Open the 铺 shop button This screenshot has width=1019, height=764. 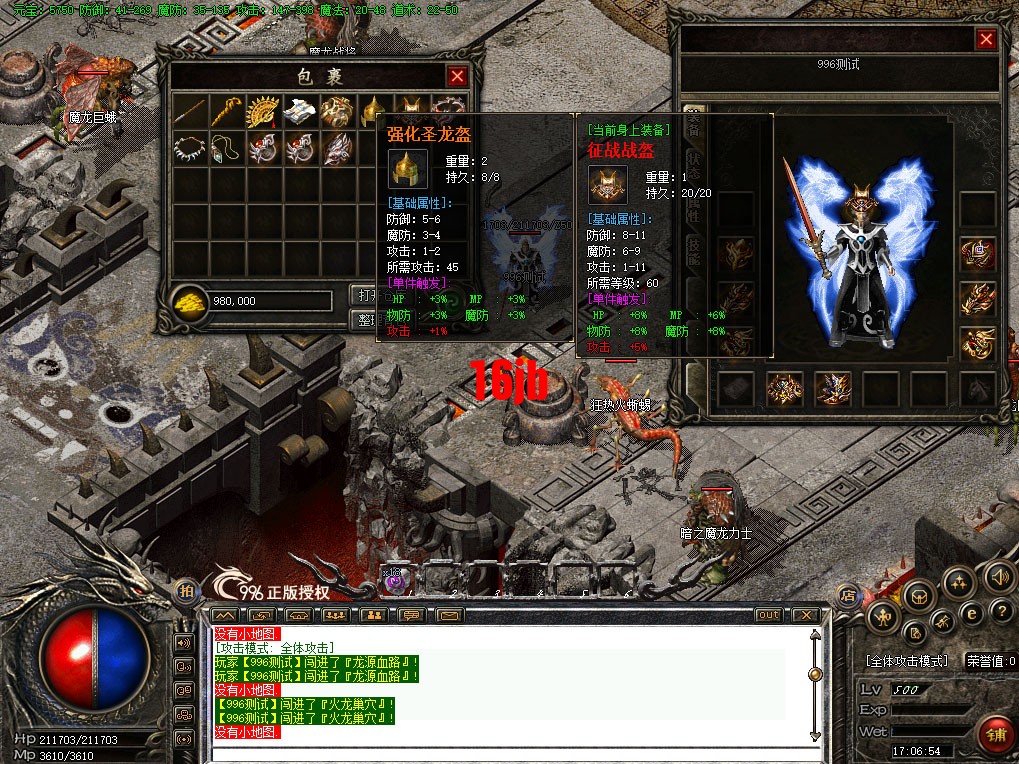click(x=993, y=733)
